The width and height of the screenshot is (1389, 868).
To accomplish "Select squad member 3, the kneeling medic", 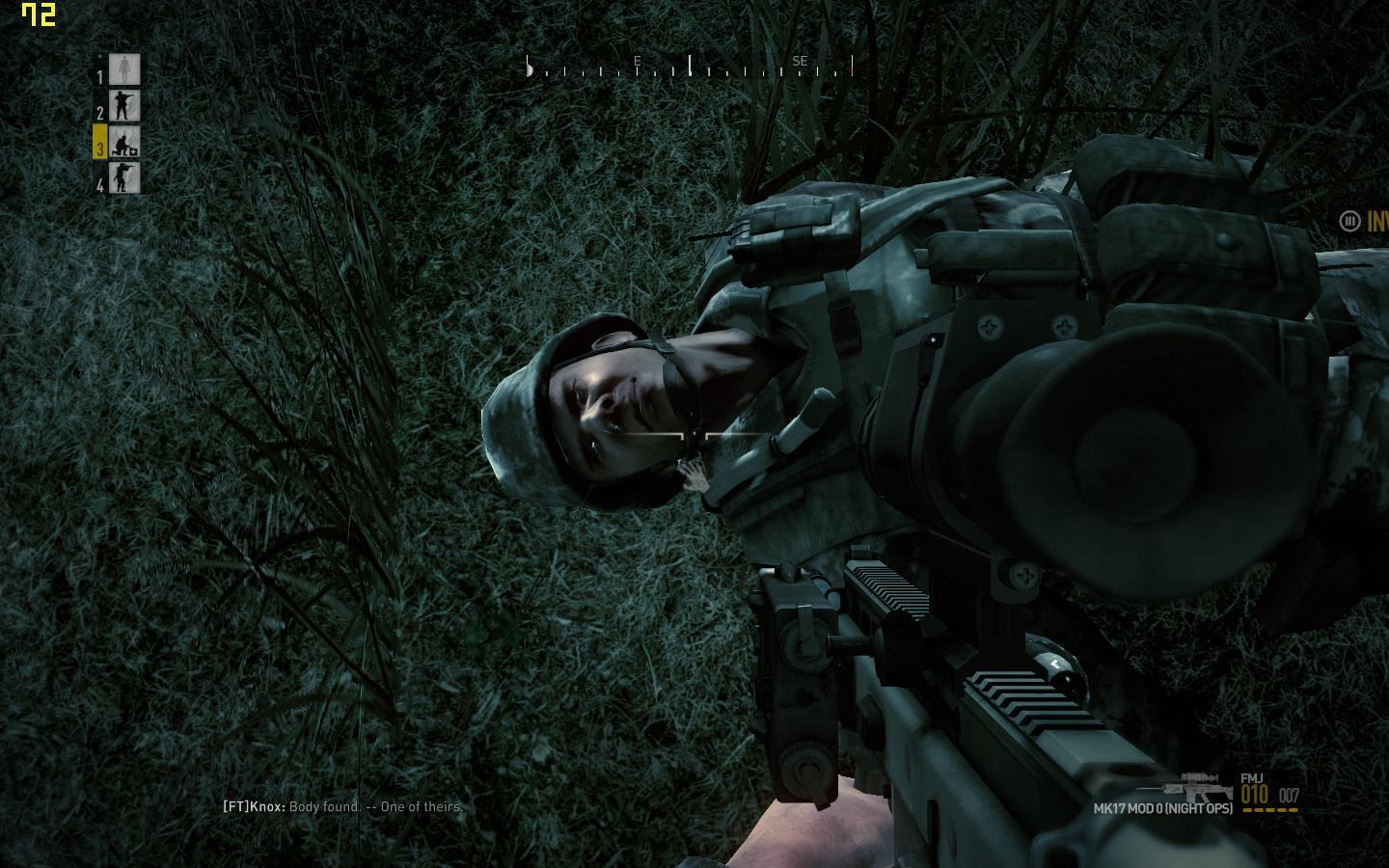I will tap(124, 143).
